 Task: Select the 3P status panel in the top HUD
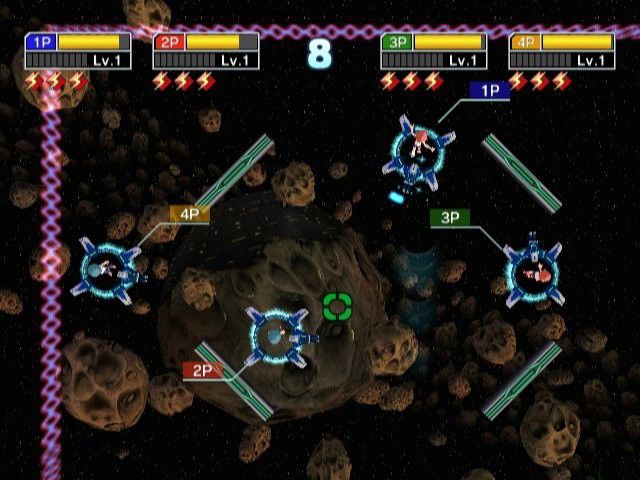click(x=434, y=51)
